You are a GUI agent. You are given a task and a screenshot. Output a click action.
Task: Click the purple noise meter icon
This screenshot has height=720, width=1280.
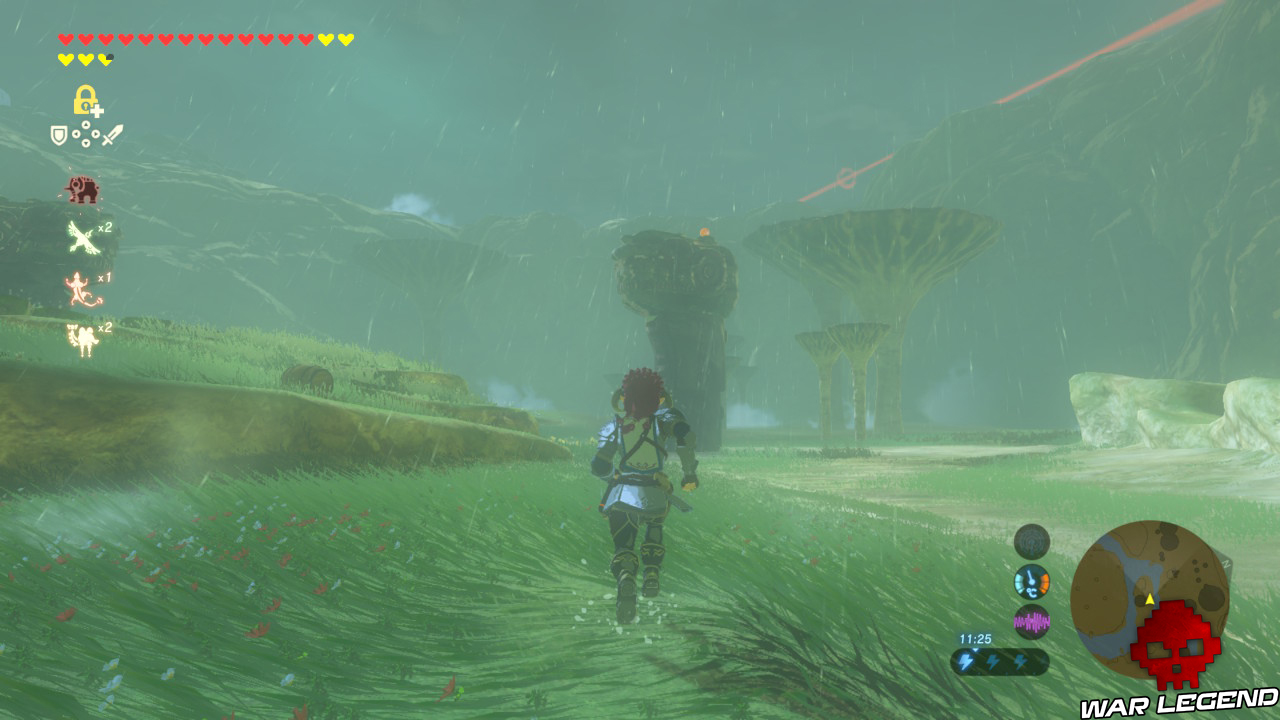1032,620
